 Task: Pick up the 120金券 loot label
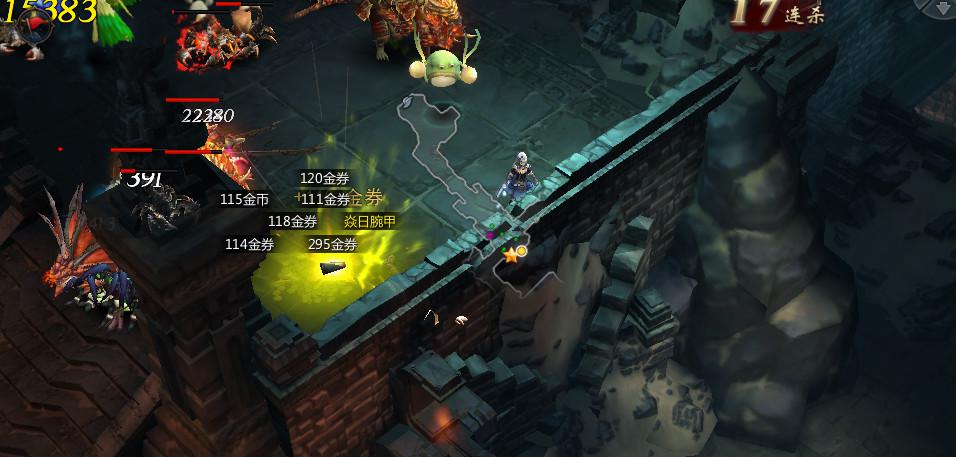click(x=324, y=178)
